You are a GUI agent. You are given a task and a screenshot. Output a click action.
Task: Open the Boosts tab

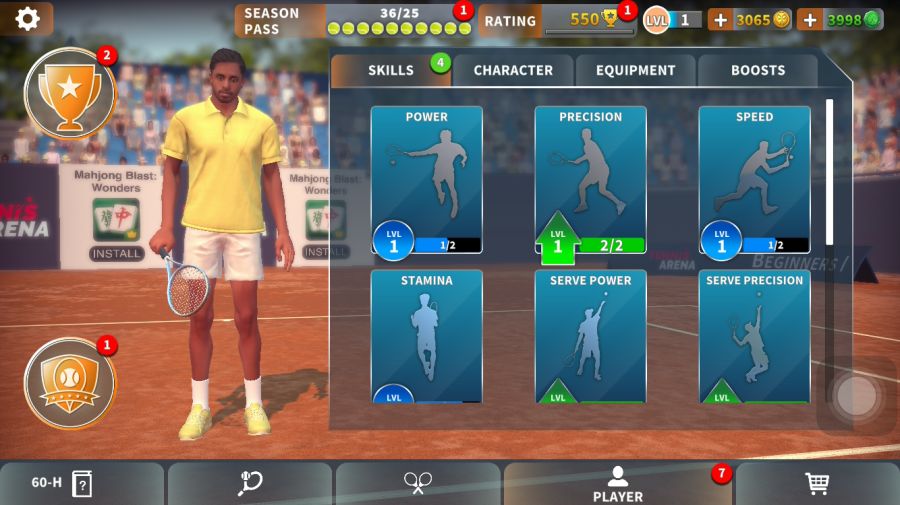click(758, 70)
